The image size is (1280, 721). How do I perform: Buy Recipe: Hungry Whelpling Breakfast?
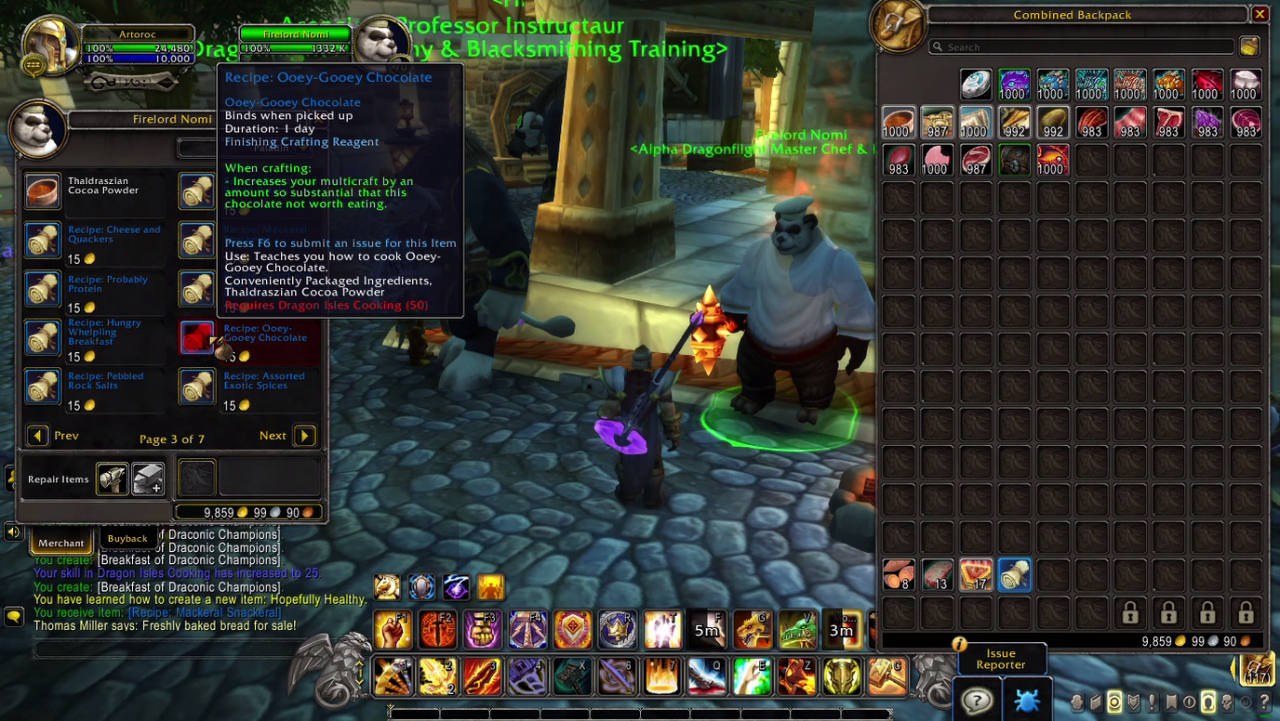[43, 338]
